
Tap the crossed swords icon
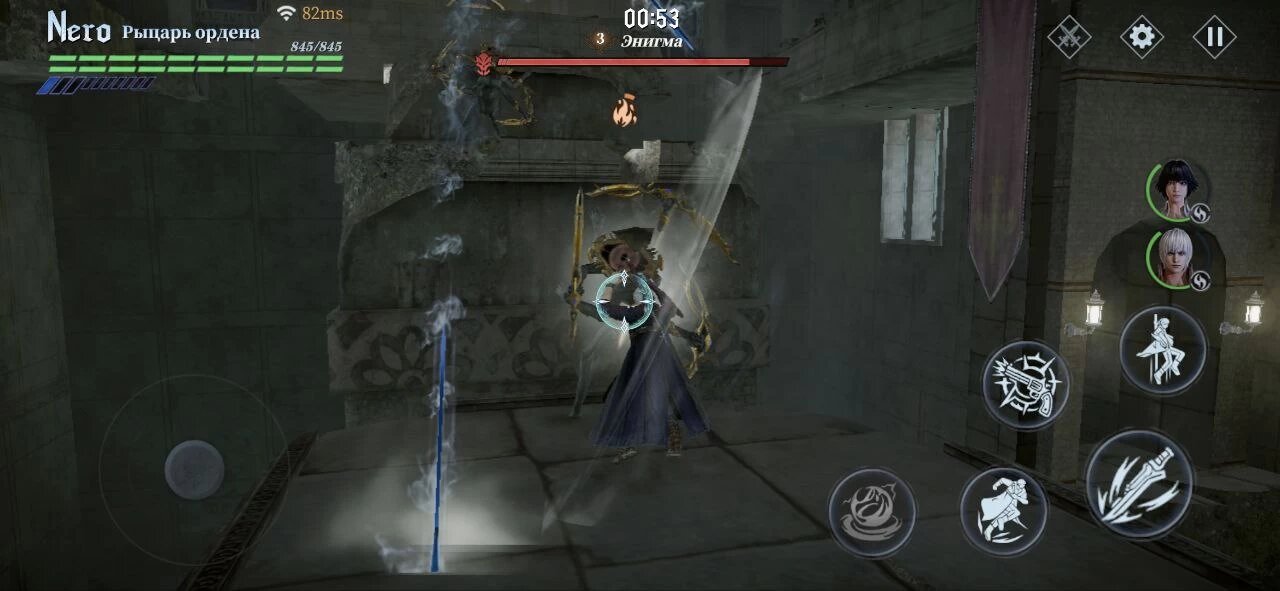pyautogui.click(x=1068, y=38)
